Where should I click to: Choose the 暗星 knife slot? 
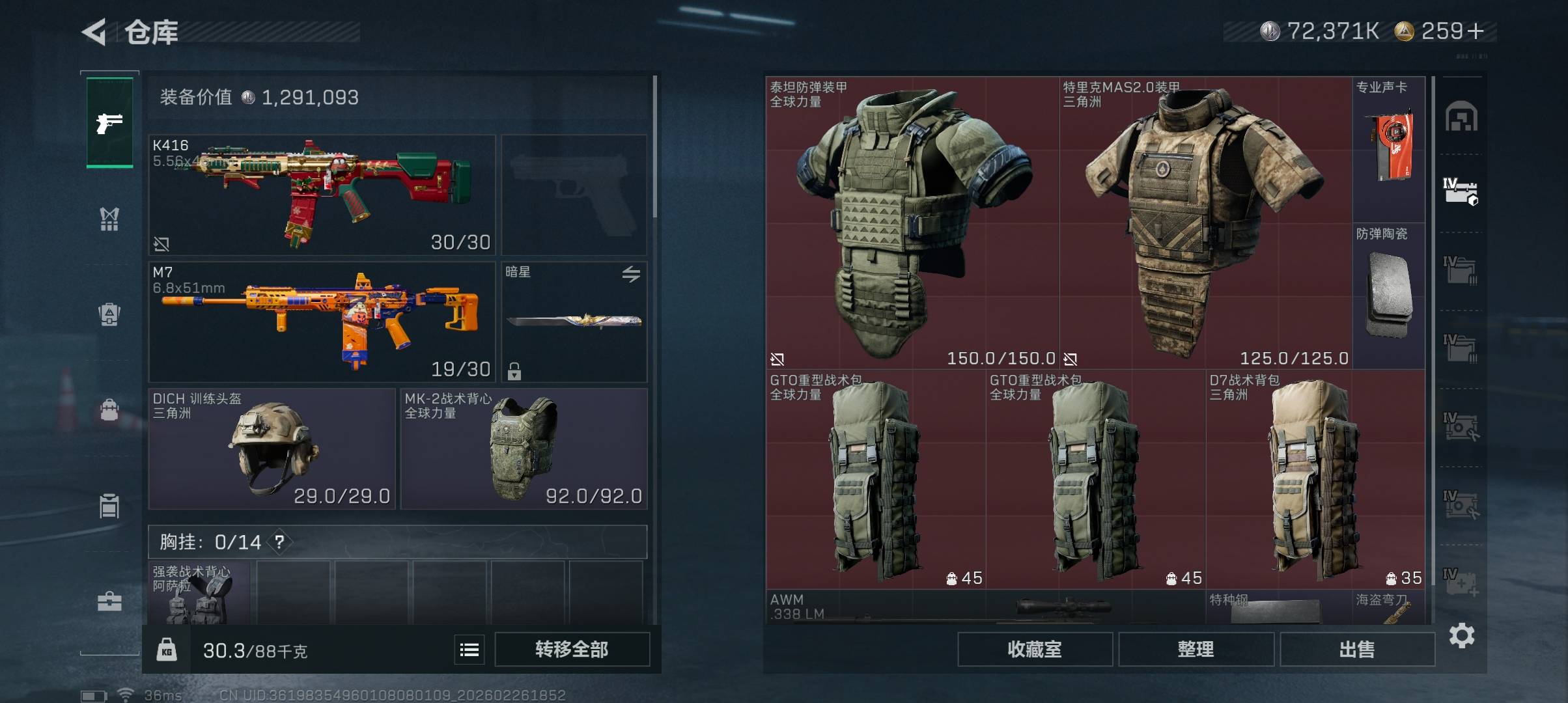(x=574, y=322)
